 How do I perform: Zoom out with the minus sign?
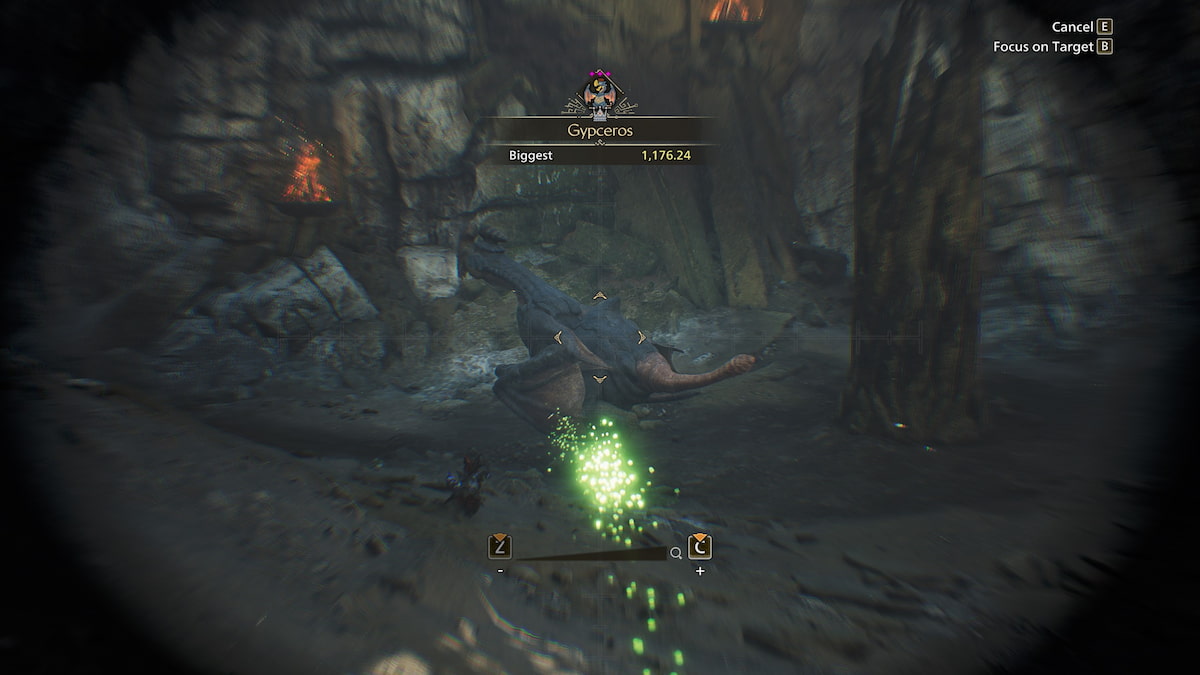click(500, 571)
